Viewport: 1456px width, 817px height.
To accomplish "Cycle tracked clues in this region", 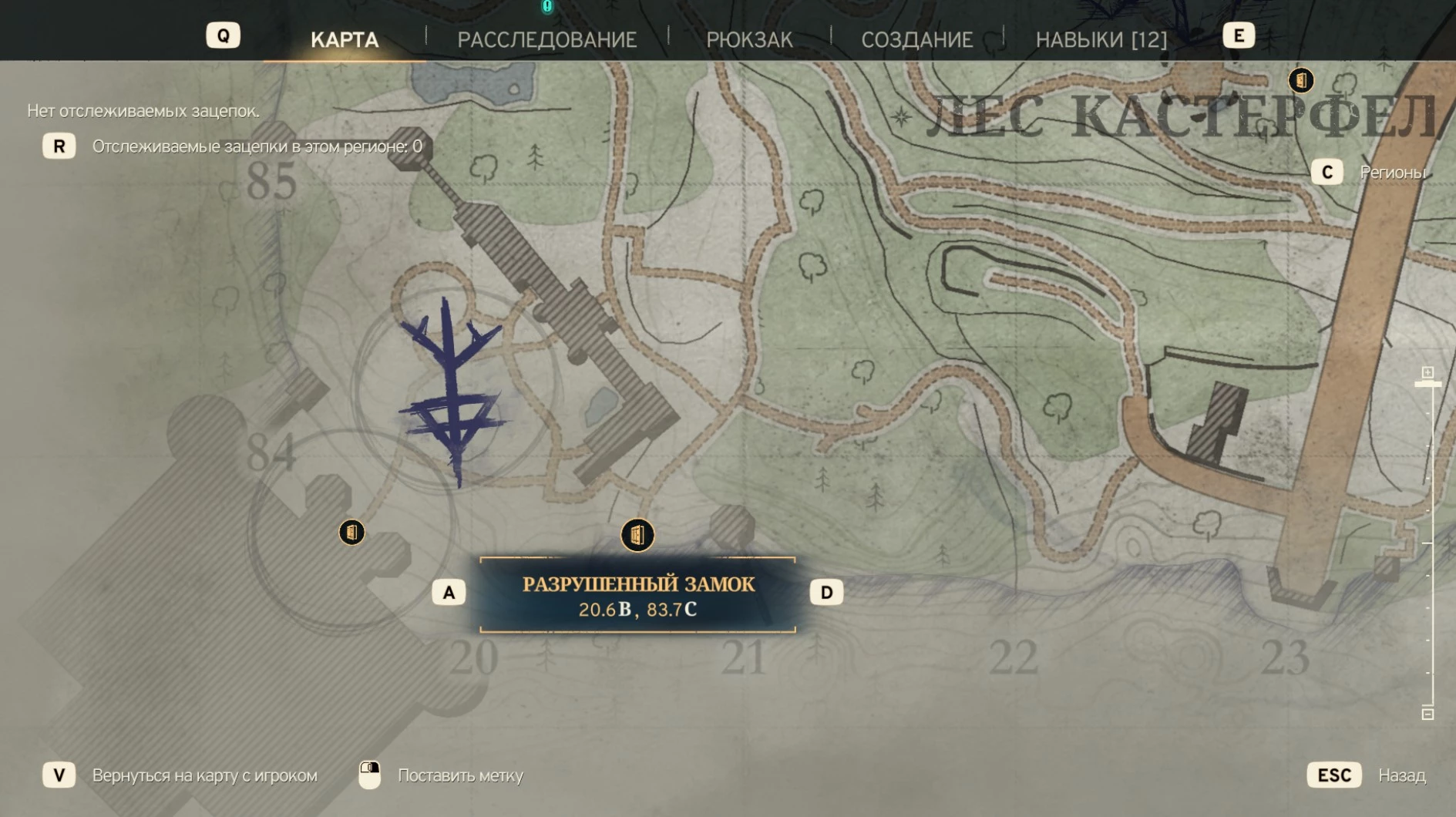I will coord(59,146).
